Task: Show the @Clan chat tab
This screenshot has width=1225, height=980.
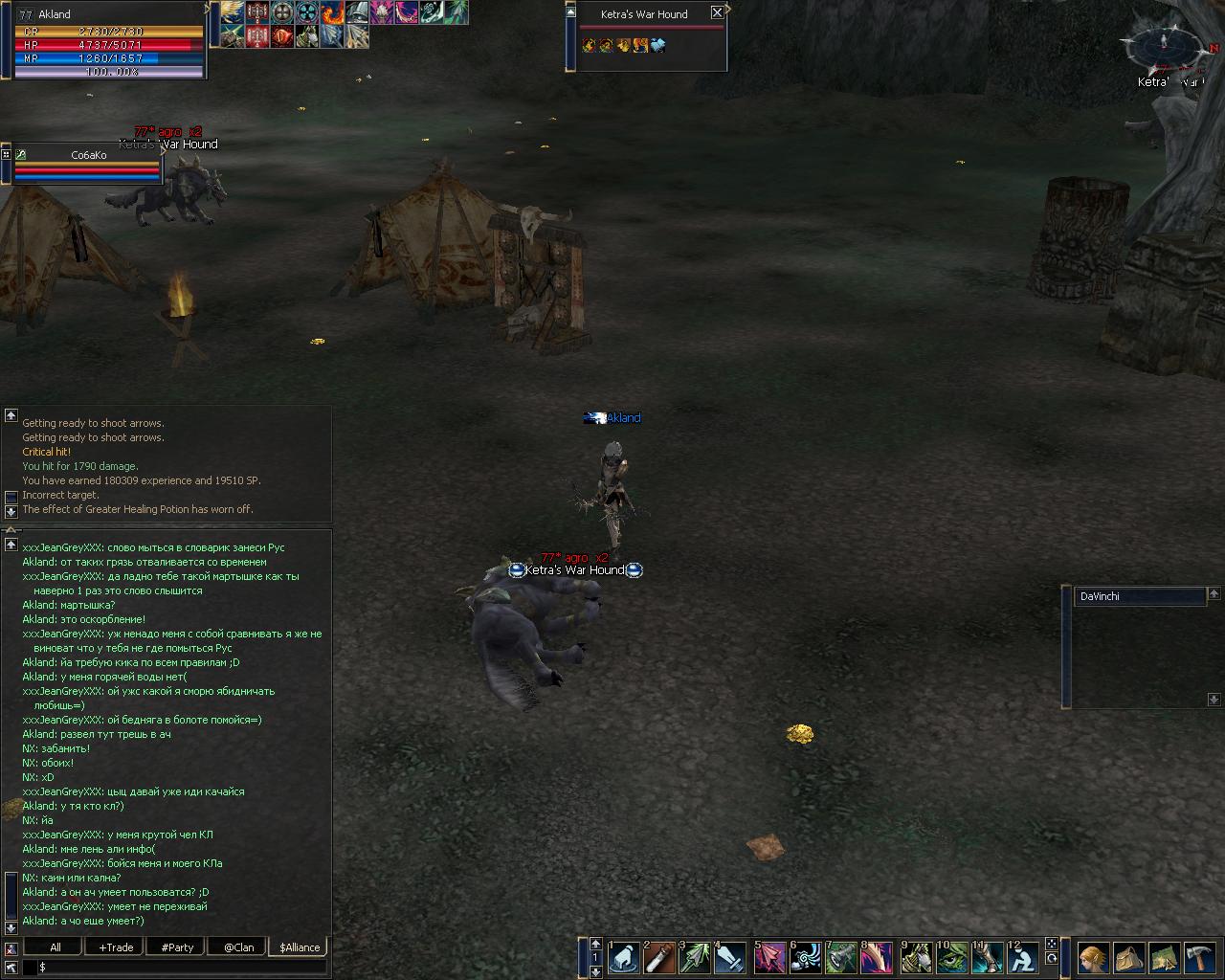Action: (x=238, y=947)
